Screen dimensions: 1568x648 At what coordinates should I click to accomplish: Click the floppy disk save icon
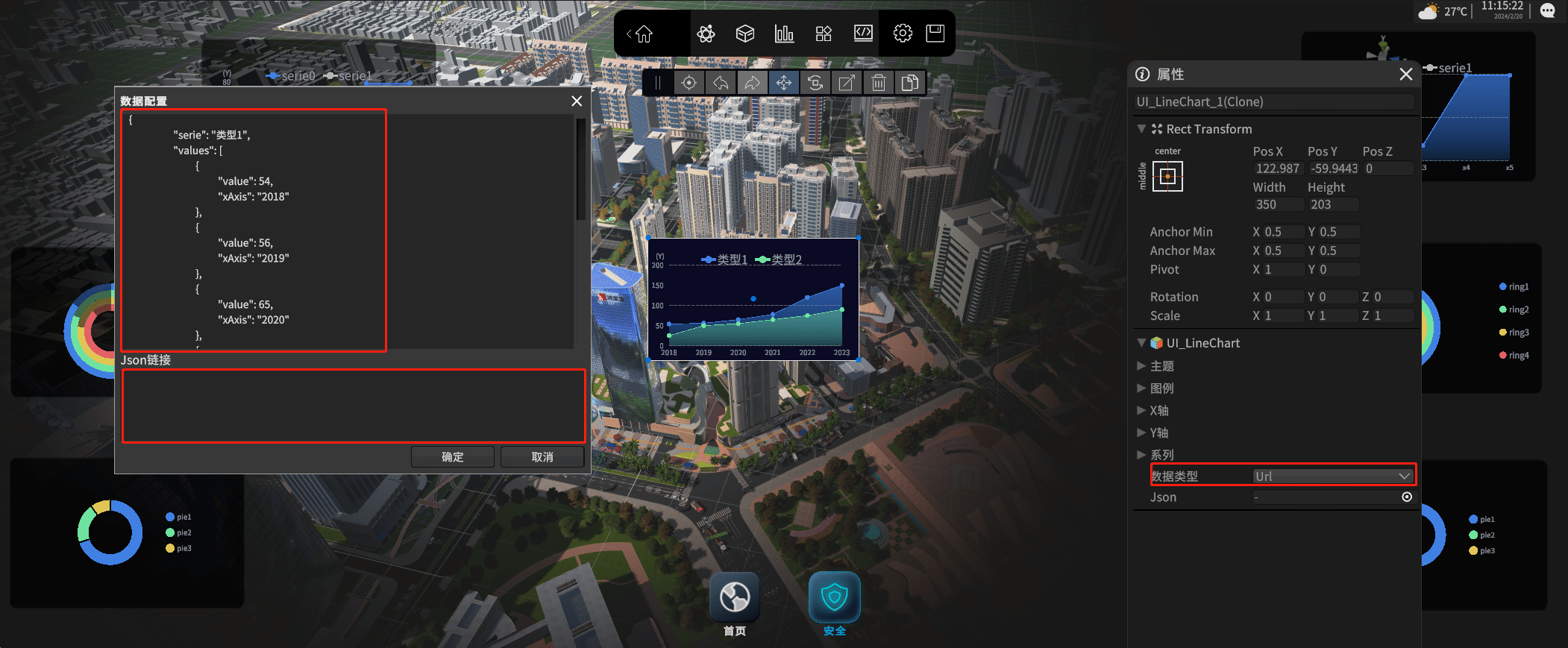(935, 34)
